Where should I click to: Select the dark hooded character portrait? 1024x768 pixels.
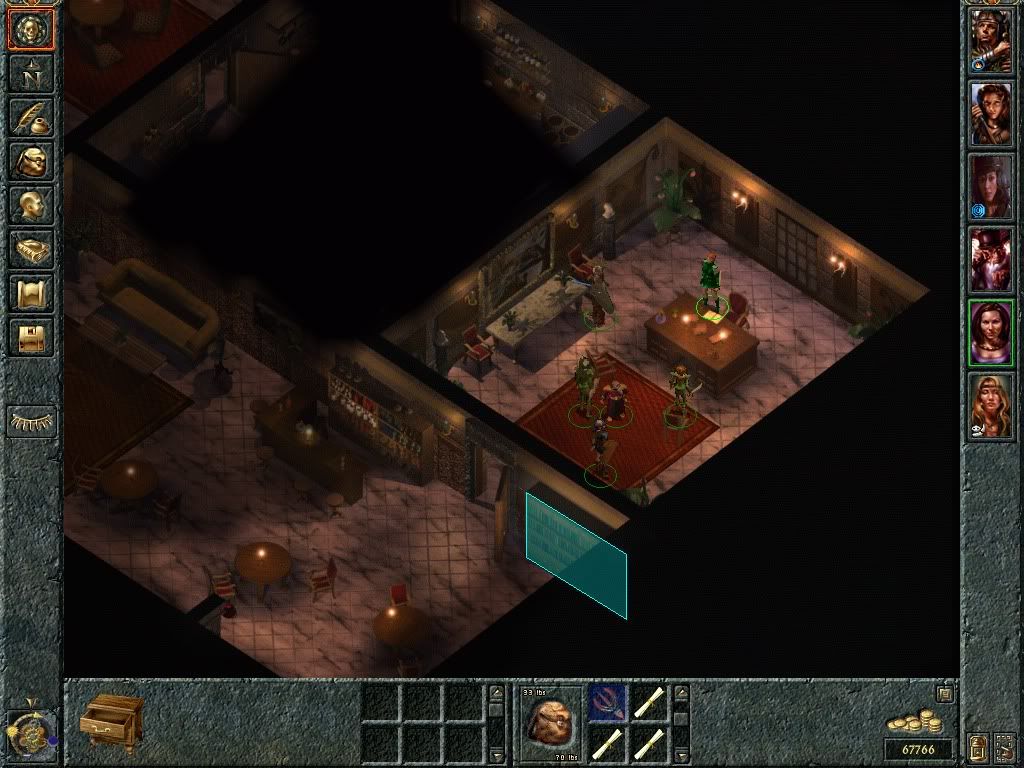991,187
